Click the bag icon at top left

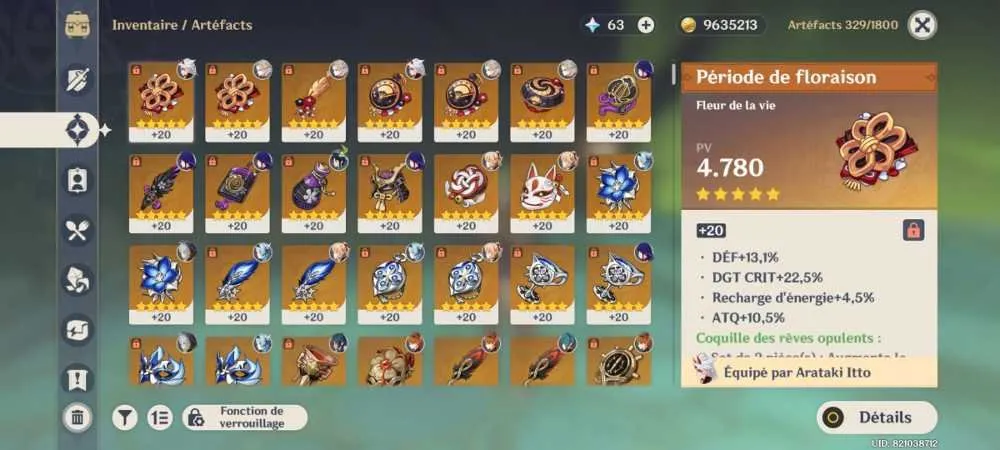click(79, 25)
